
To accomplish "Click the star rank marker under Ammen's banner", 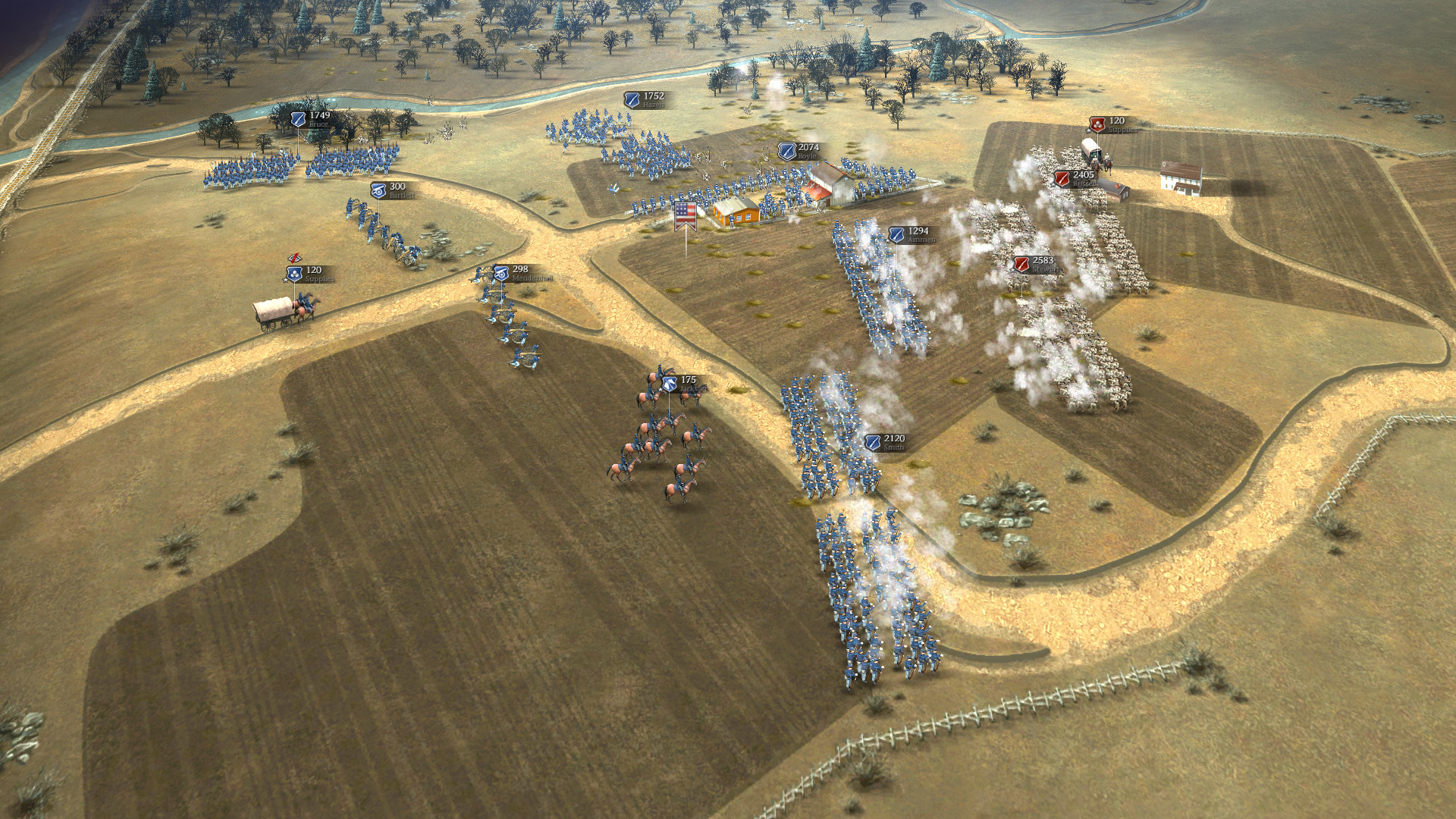I will (x=888, y=241).
